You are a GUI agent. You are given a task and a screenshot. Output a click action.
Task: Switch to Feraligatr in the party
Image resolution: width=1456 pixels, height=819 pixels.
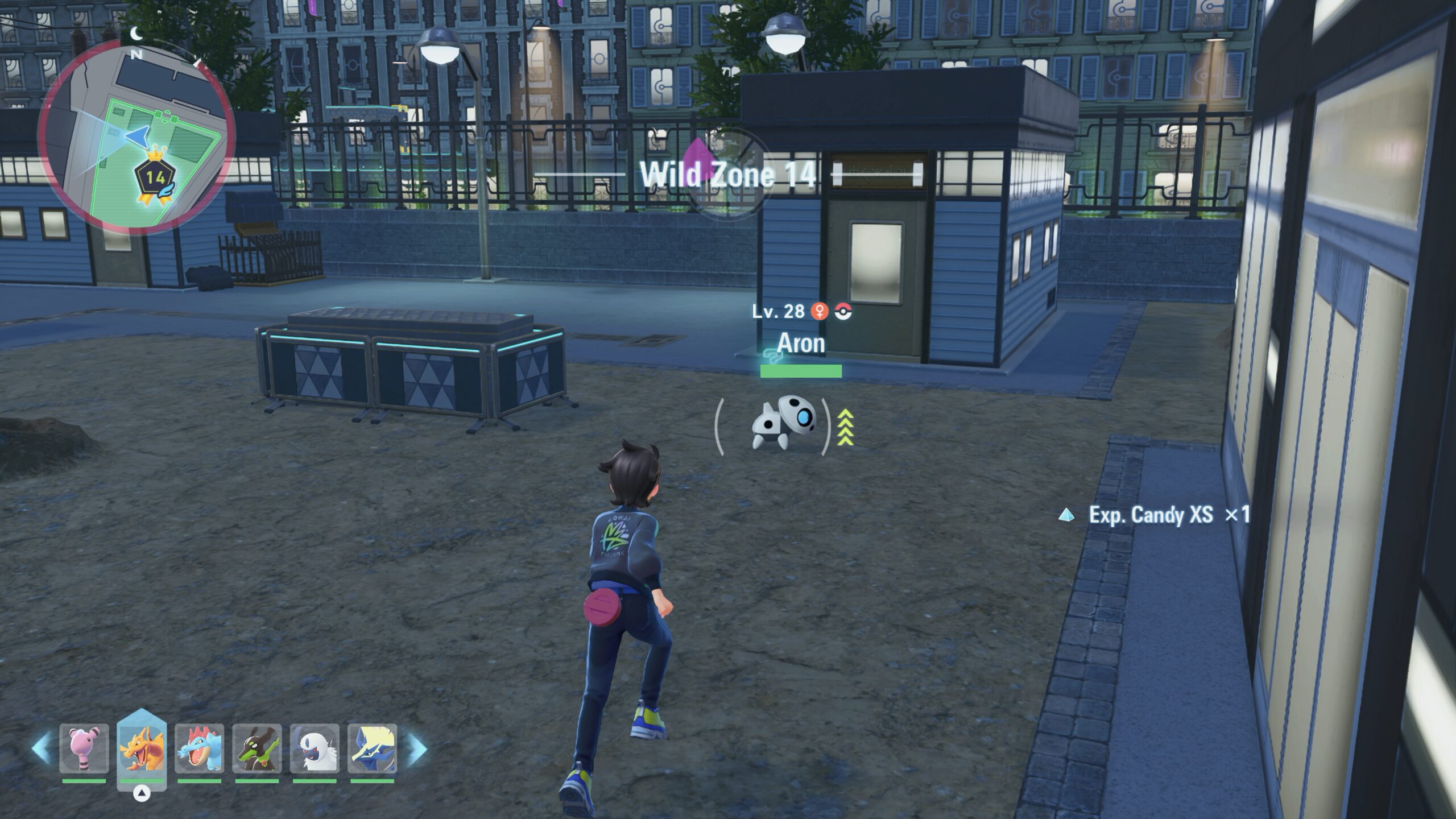click(x=199, y=748)
